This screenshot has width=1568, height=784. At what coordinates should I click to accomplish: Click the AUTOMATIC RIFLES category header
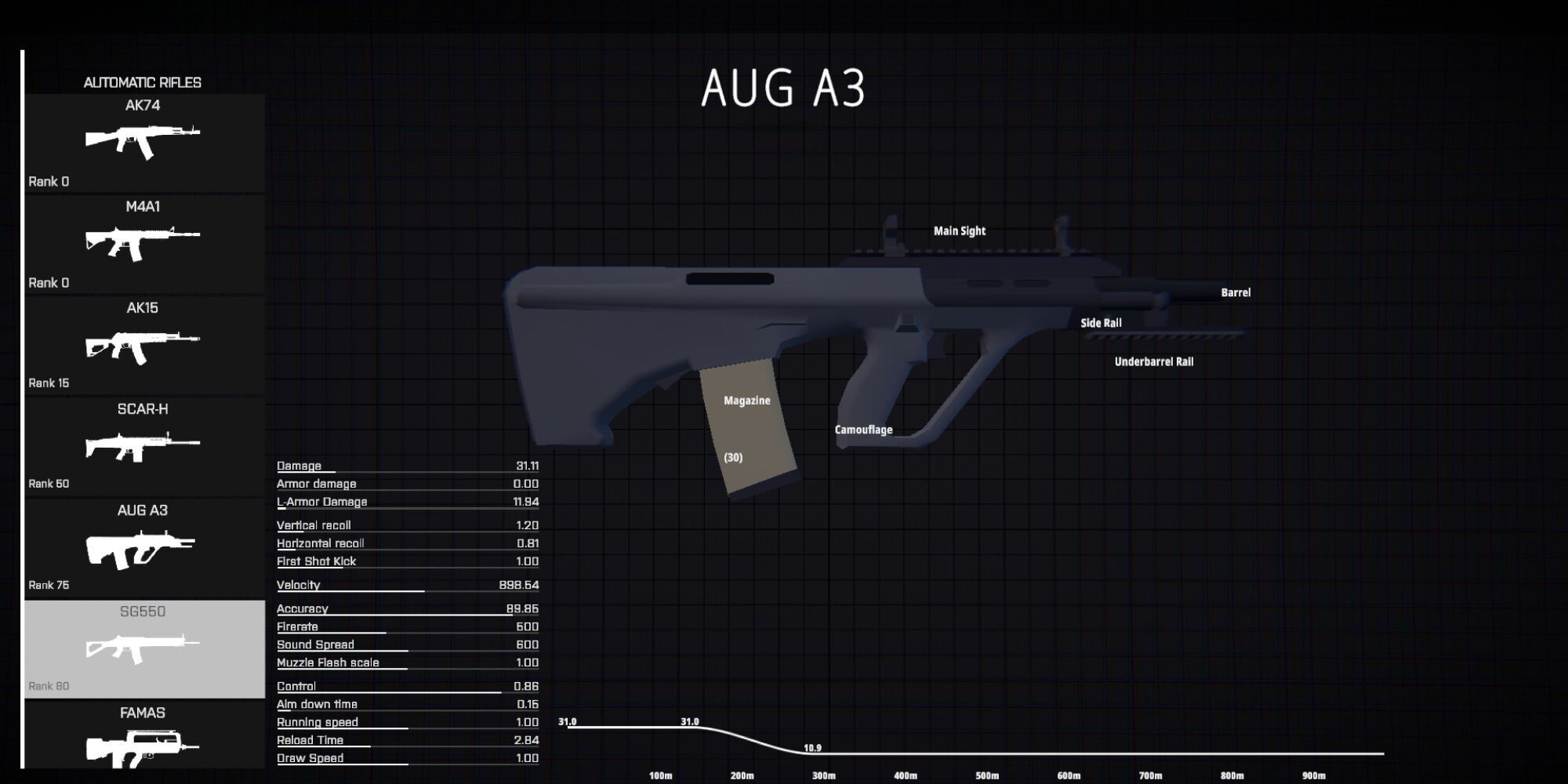142,82
